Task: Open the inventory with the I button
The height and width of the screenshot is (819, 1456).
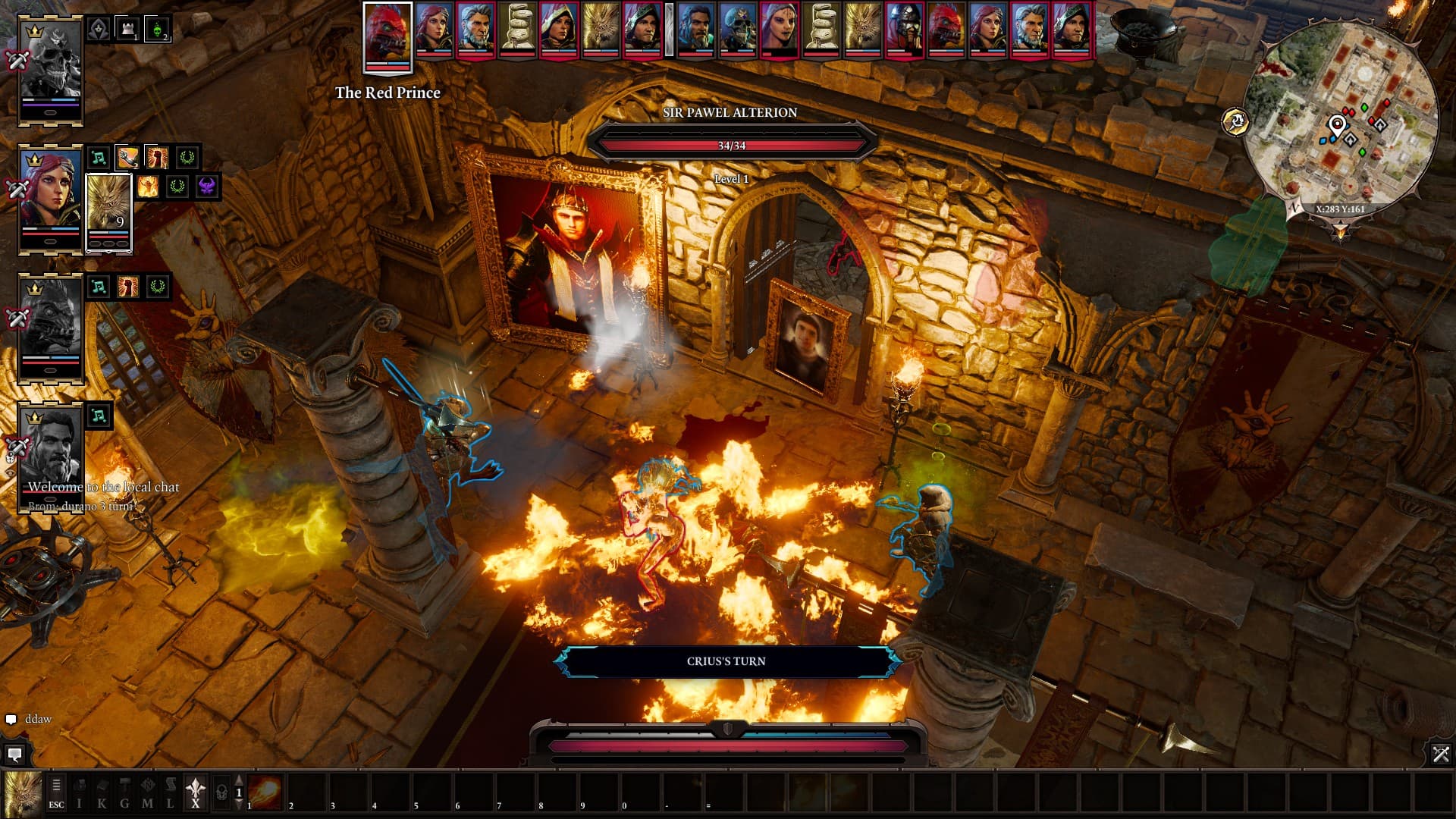Action: click(x=79, y=793)
